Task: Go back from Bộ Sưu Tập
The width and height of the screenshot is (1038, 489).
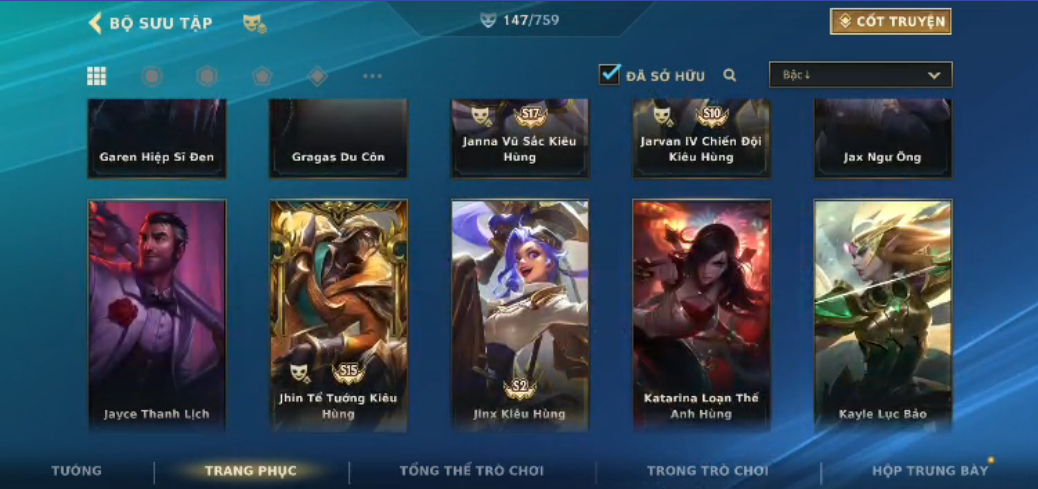Action: click(x=96, y=23)
